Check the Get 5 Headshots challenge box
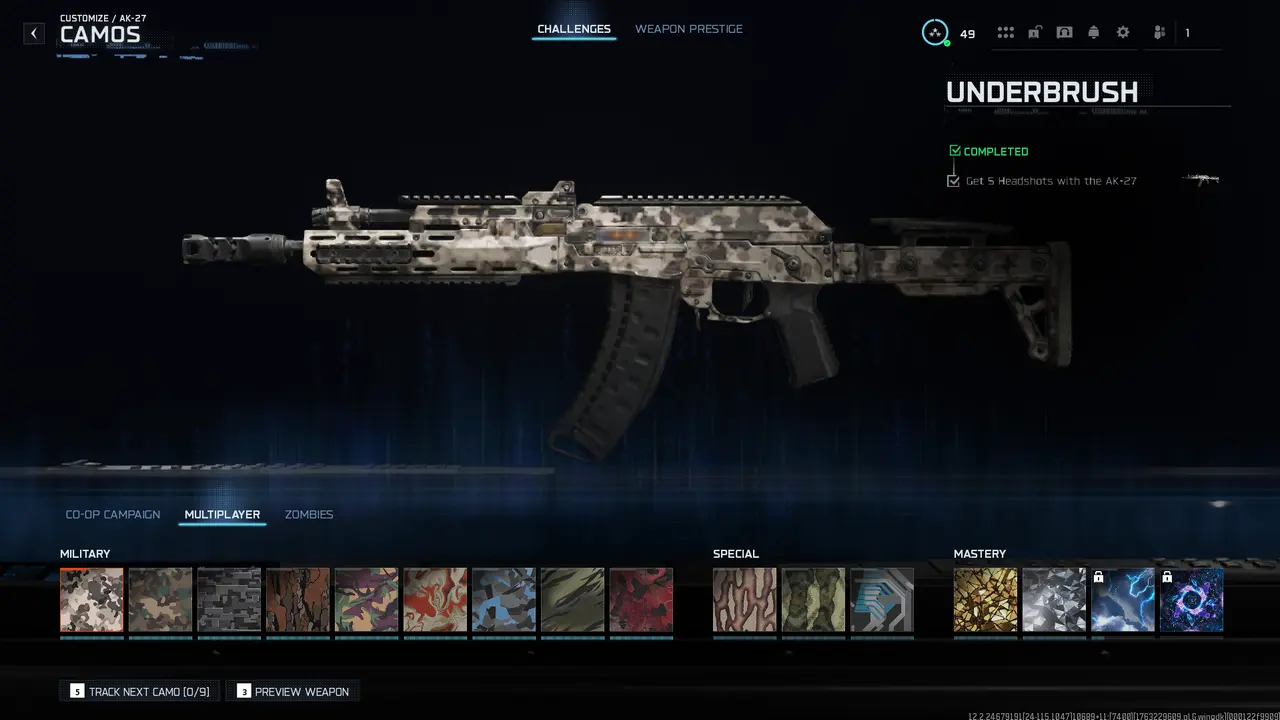The image size is (1280, 720). 953,180
